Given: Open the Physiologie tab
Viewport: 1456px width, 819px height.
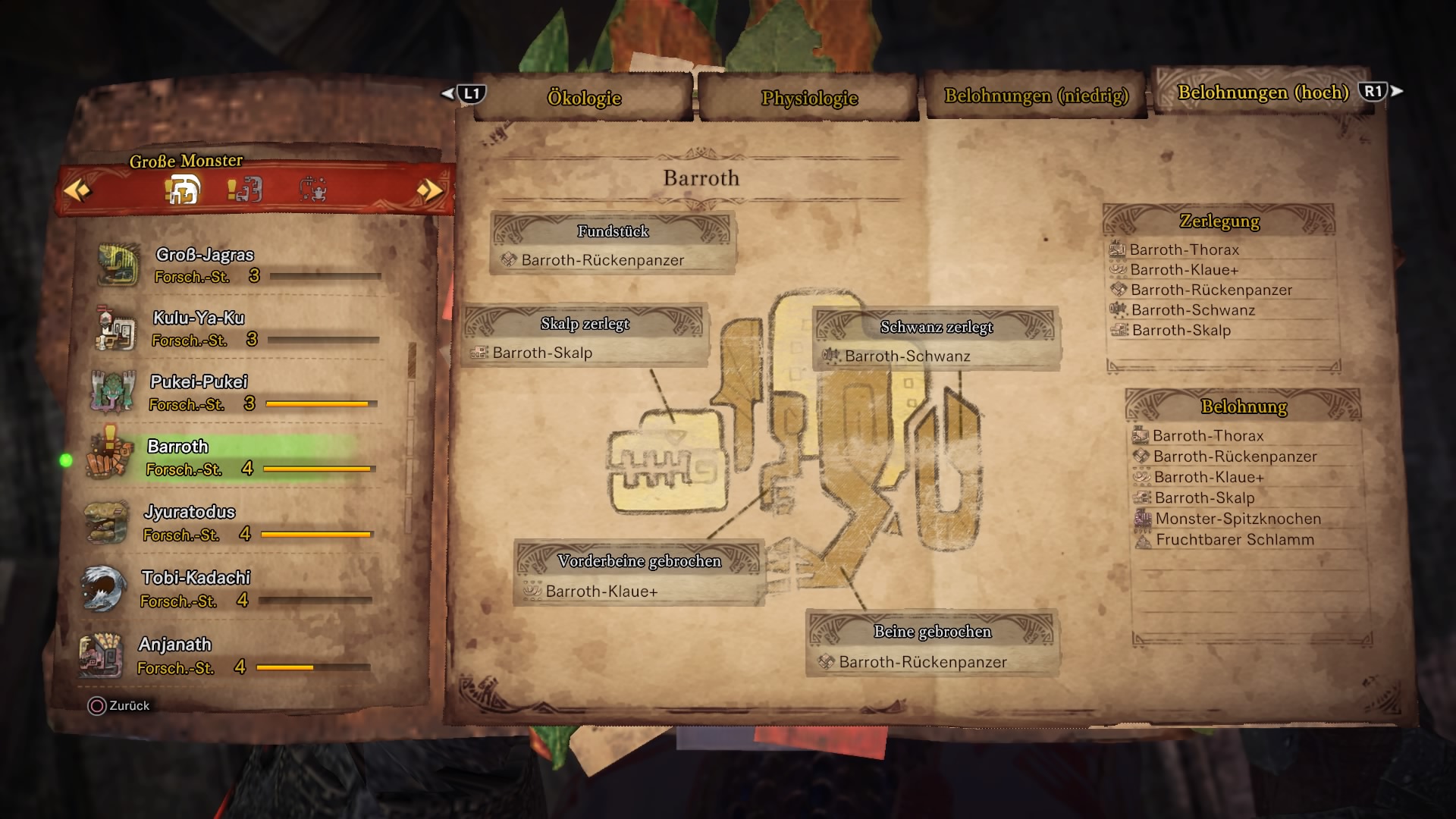Looking at the screenshot, I should tap(809, 98).
